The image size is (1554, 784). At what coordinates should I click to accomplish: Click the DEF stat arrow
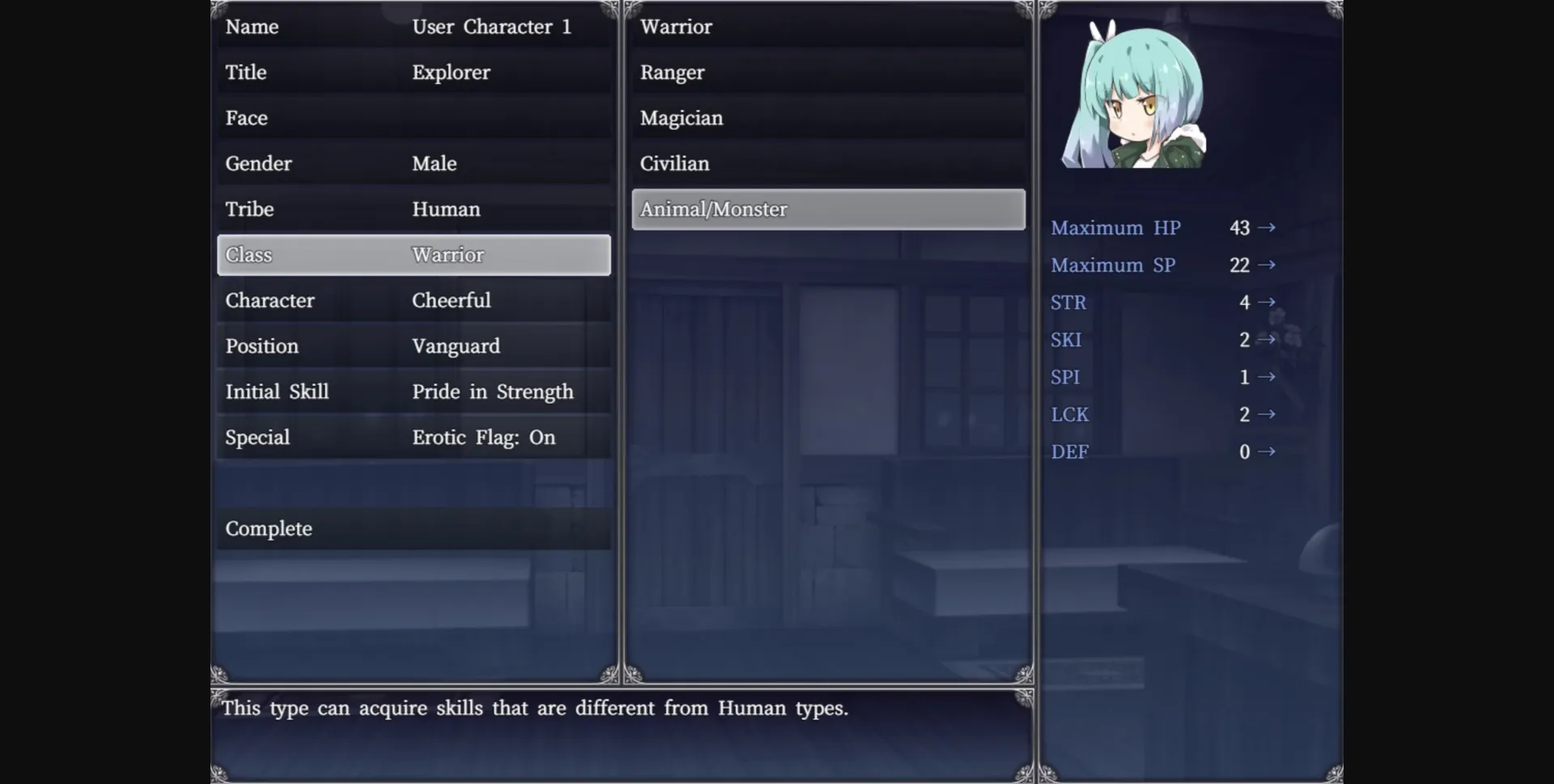[1267, 452]
